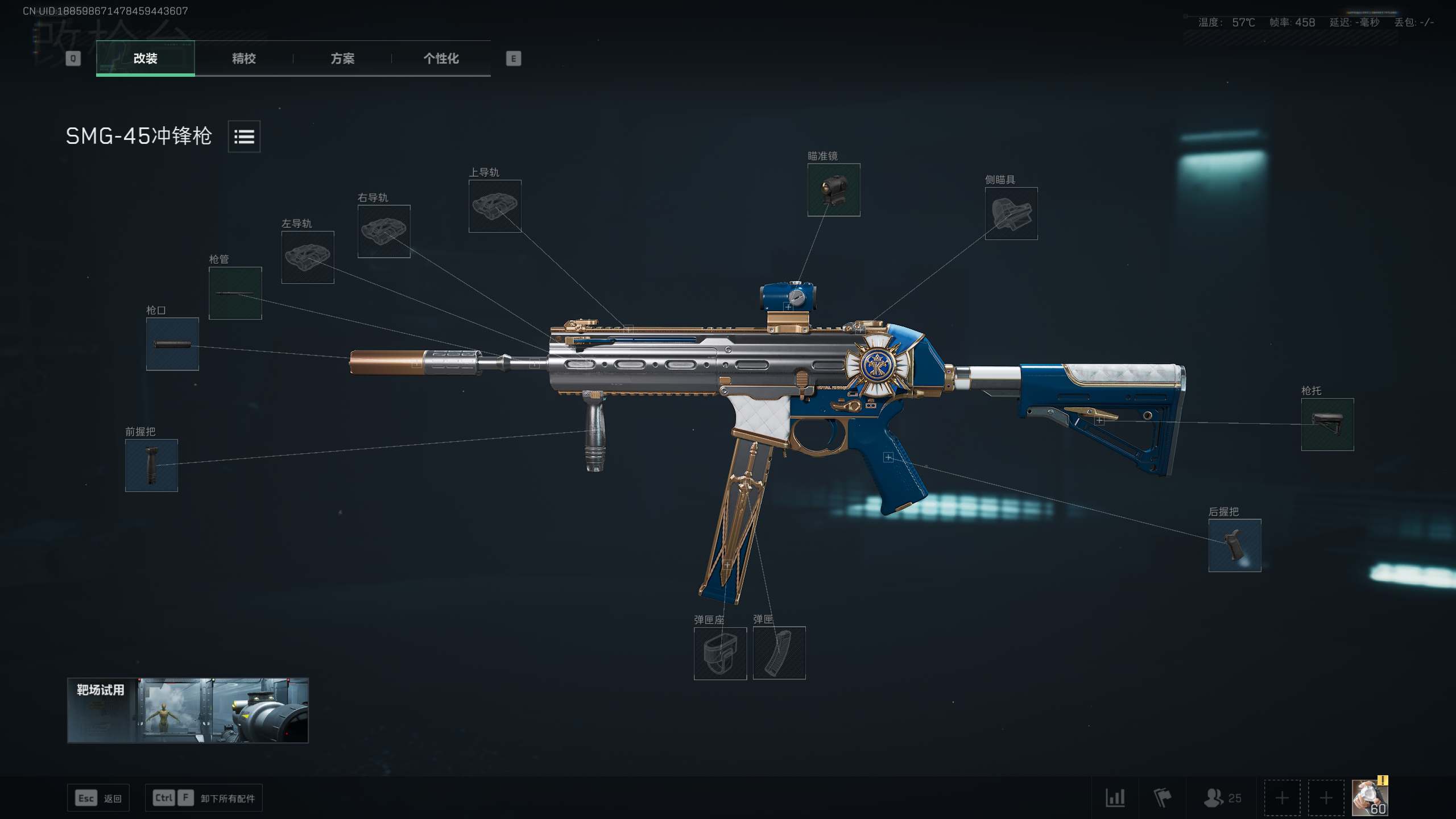Go to the 个性化 tab
The image size is (1456, 819).
point(441,58)
